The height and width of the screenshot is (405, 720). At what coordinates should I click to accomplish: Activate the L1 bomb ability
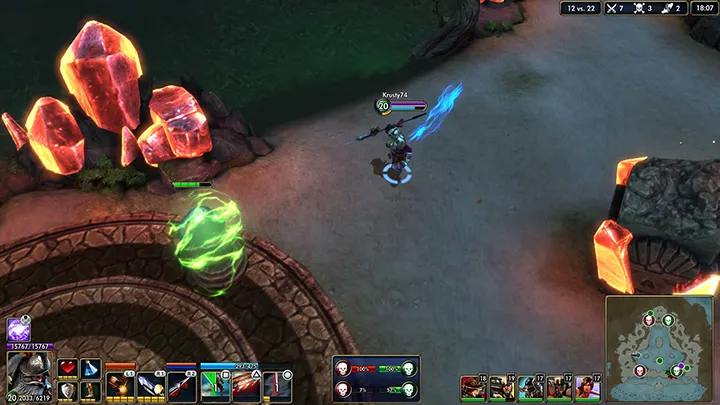coord(120,383)
